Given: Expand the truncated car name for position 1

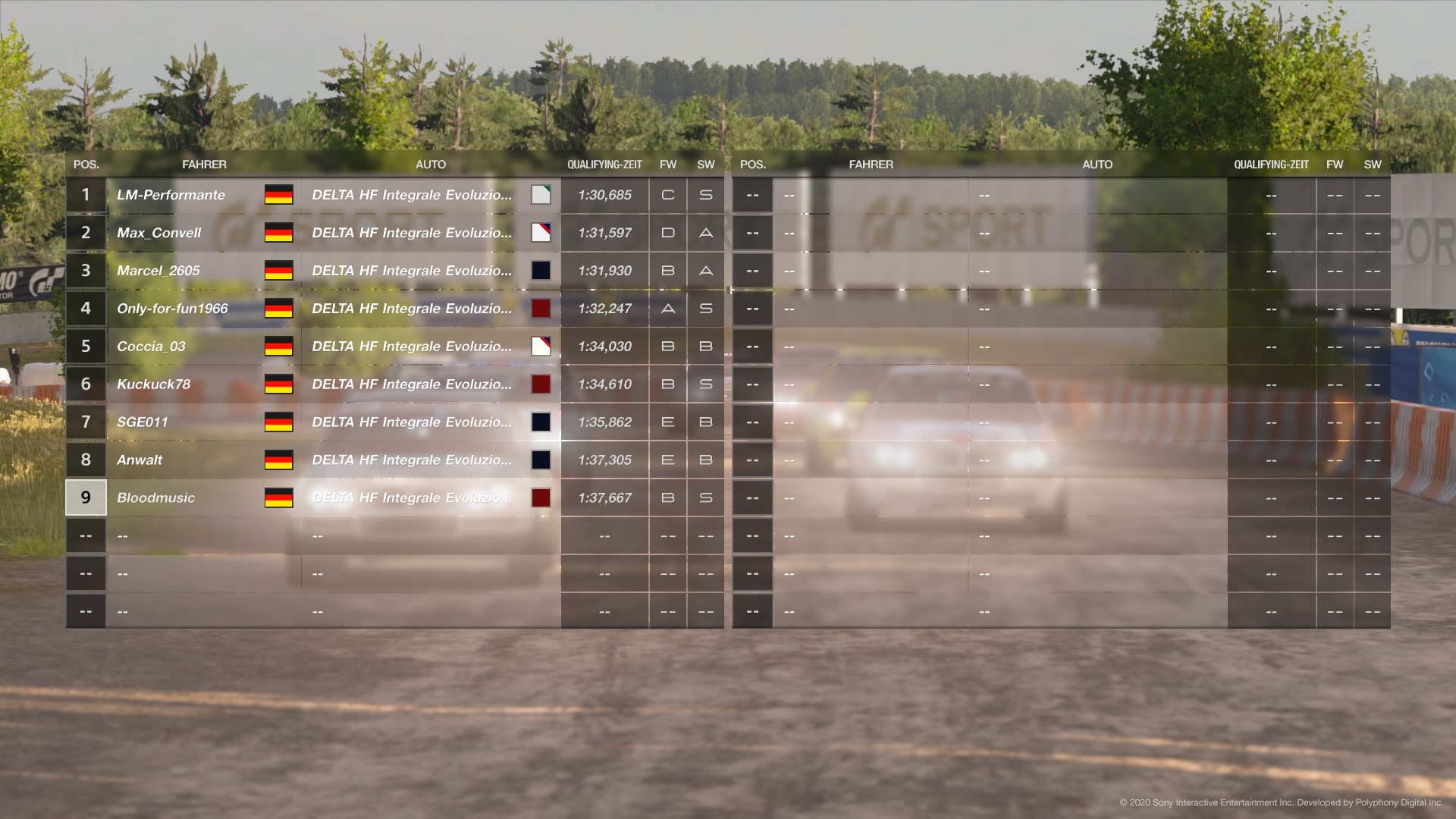Looking at the screenshot, I should point(413,195).
